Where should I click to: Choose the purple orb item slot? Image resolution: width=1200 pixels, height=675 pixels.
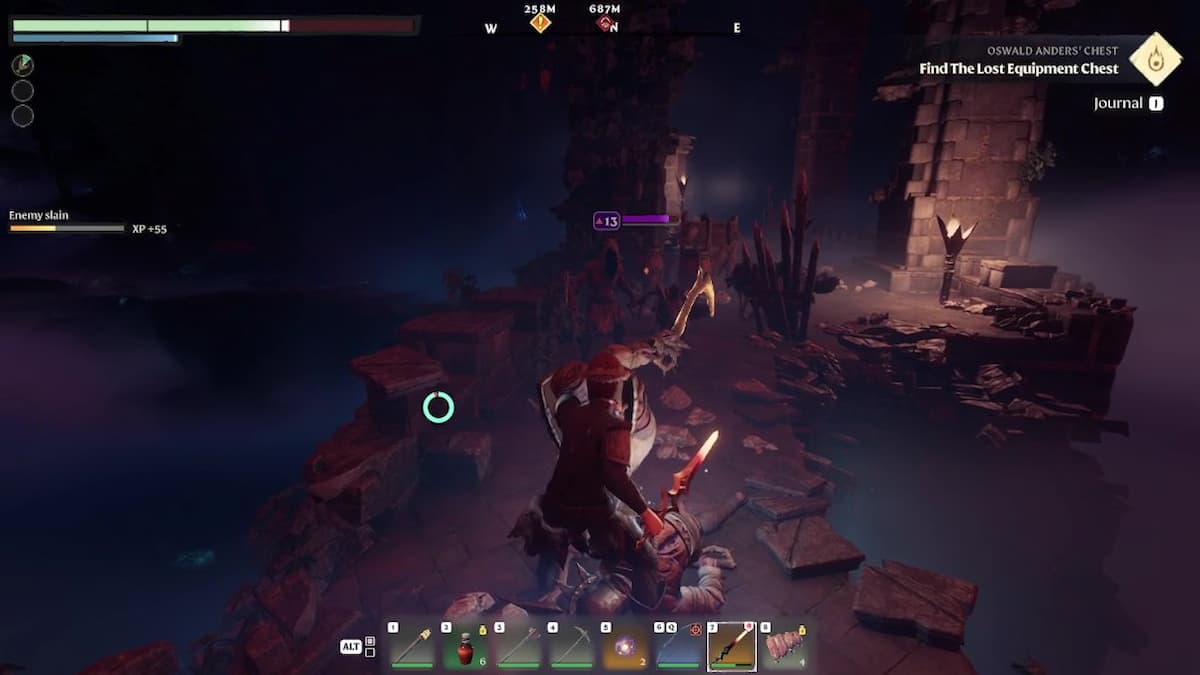[627, 647]
